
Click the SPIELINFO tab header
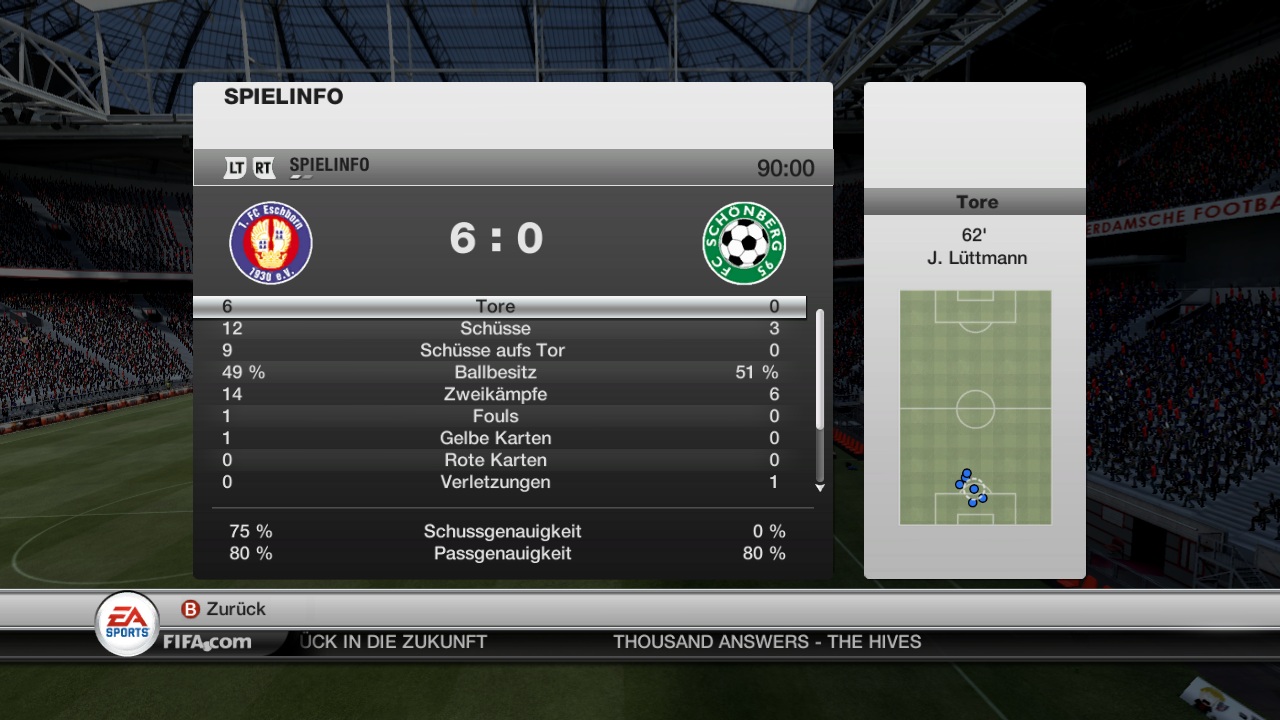[328, 166]
